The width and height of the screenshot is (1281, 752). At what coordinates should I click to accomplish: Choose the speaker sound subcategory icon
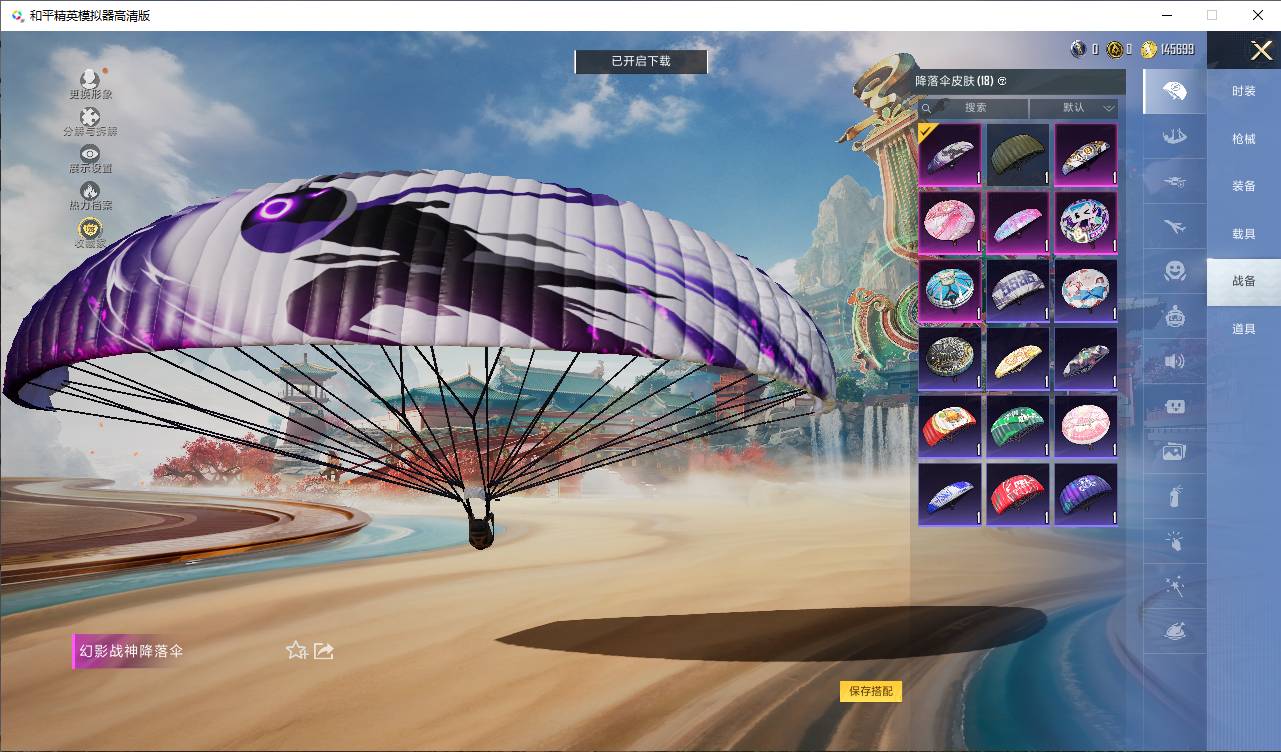click(x=1174, y=361)
